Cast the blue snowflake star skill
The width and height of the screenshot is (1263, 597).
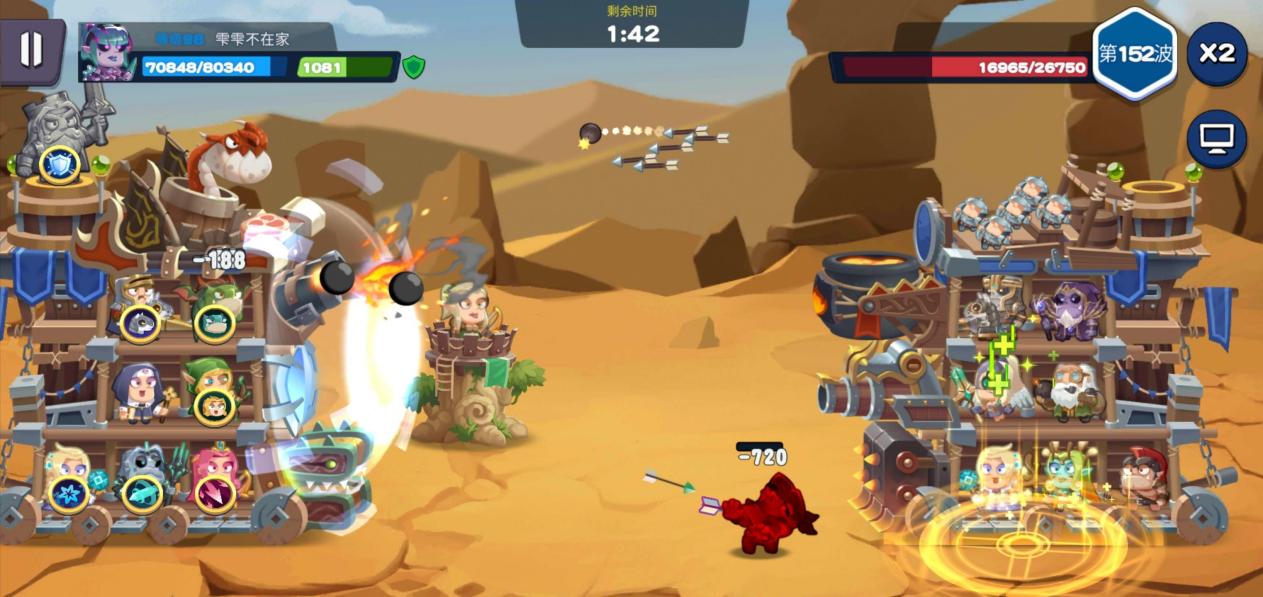68,494
